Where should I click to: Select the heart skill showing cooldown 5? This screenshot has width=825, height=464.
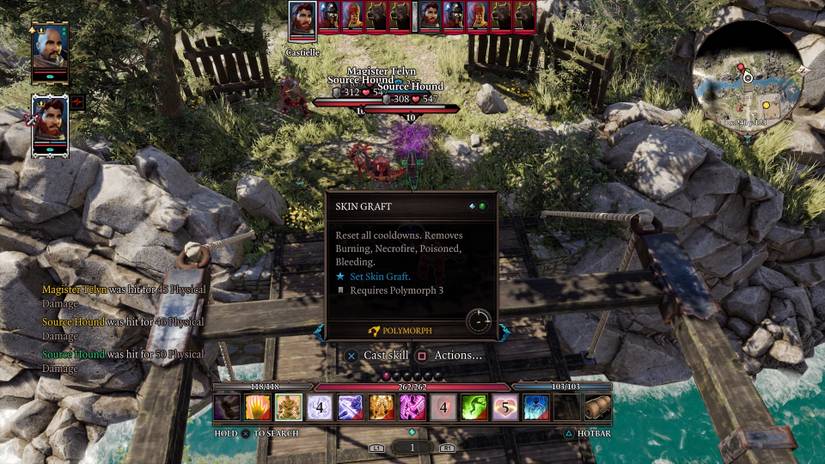coord(506,407)
